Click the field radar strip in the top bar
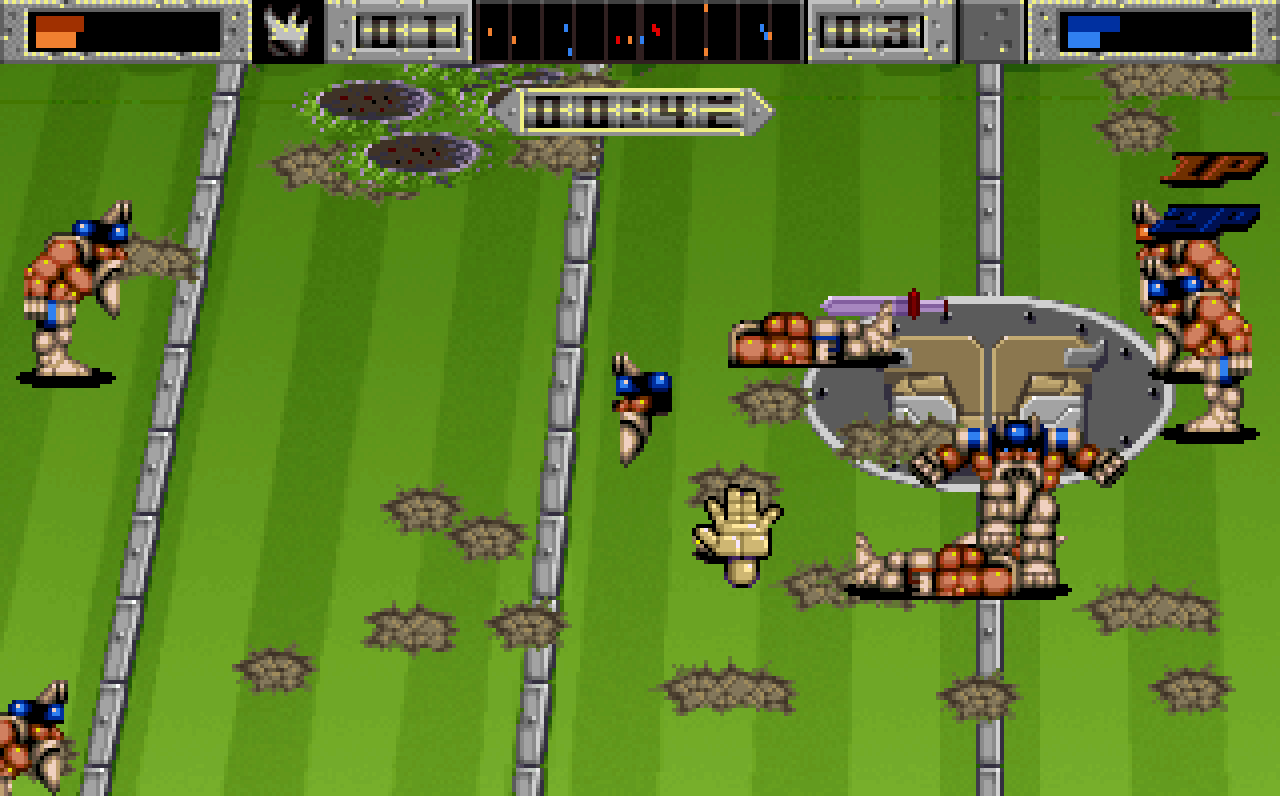This screenshot has width=1280, height=796. (x=639, y=32)
